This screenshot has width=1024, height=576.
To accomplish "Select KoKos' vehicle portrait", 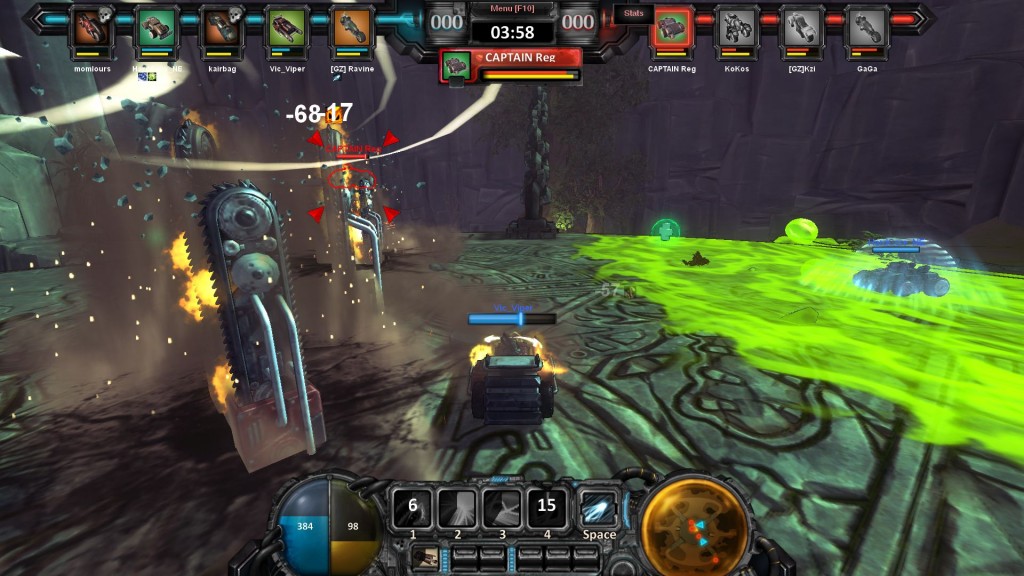I will pyautogui.click(x=738, y=29).
